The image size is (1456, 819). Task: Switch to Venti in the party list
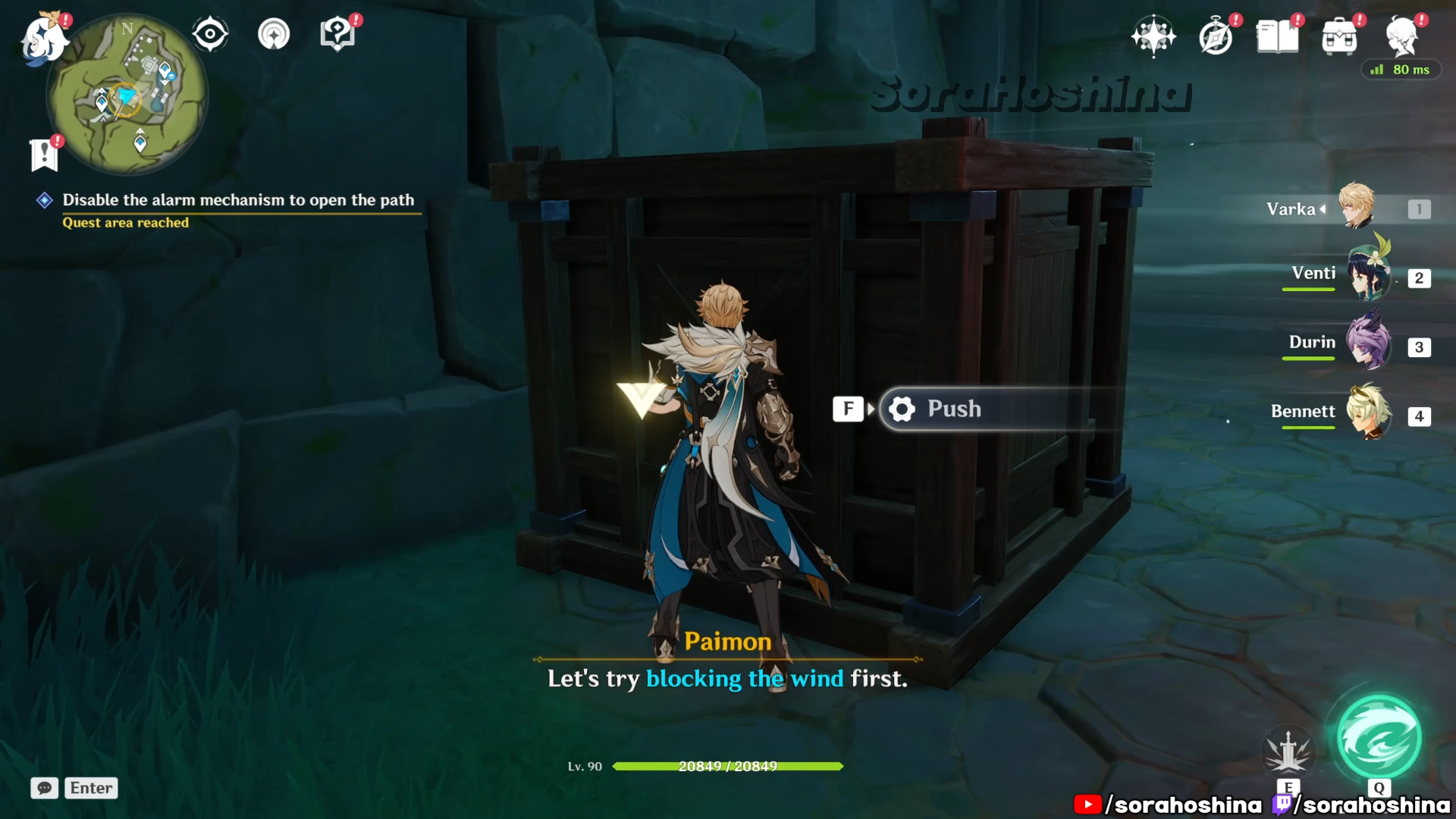(x=1367, y=276)
